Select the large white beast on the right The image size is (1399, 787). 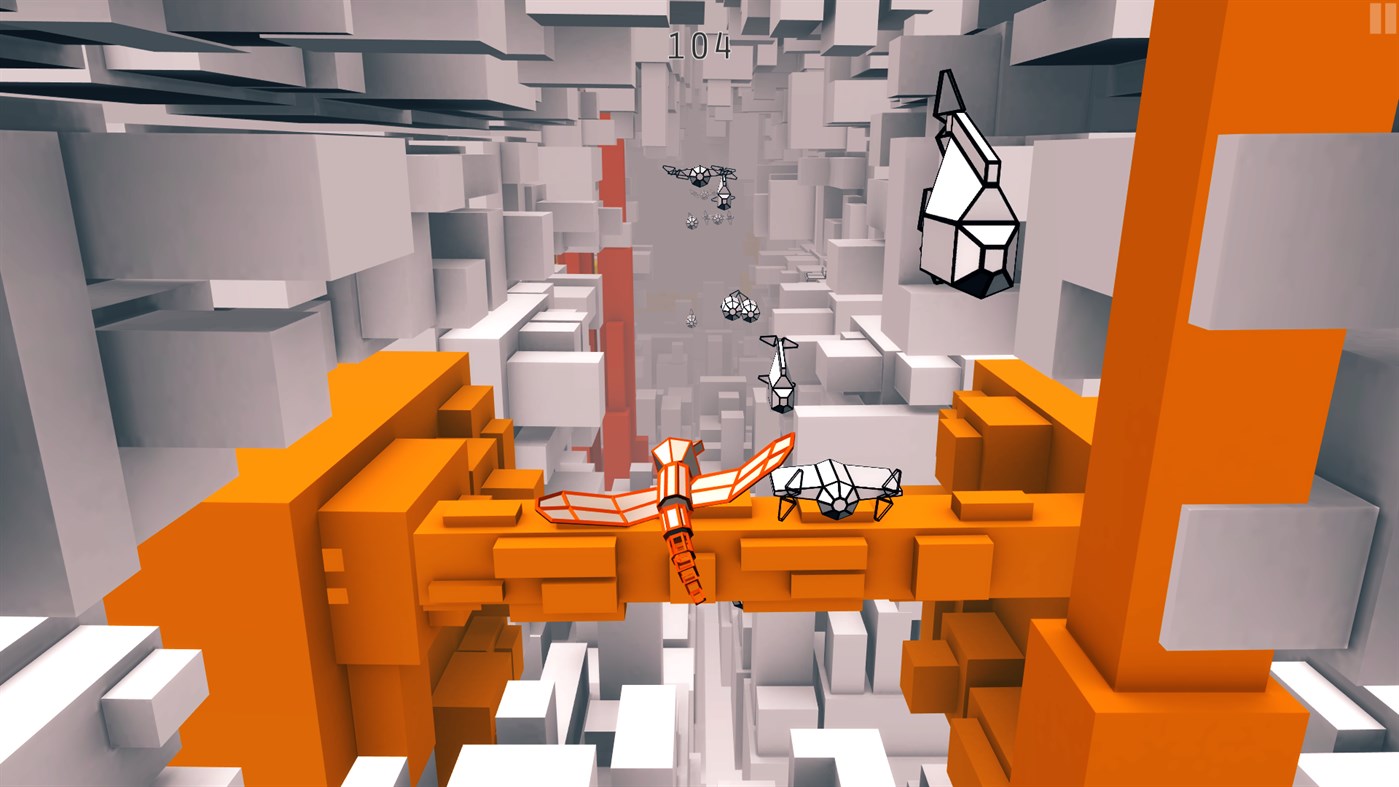[x=965, y=190]
